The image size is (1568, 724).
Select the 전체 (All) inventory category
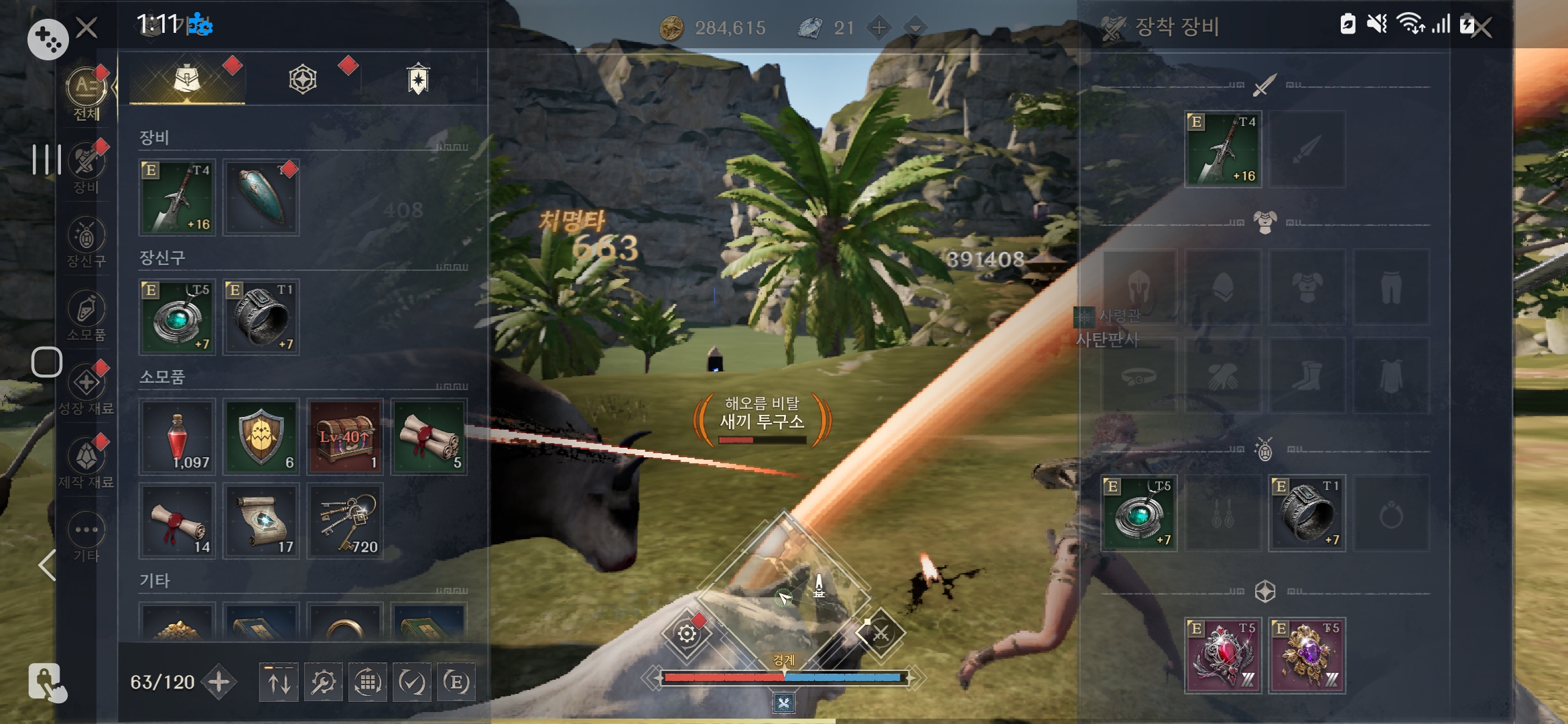tap(86, 93)
